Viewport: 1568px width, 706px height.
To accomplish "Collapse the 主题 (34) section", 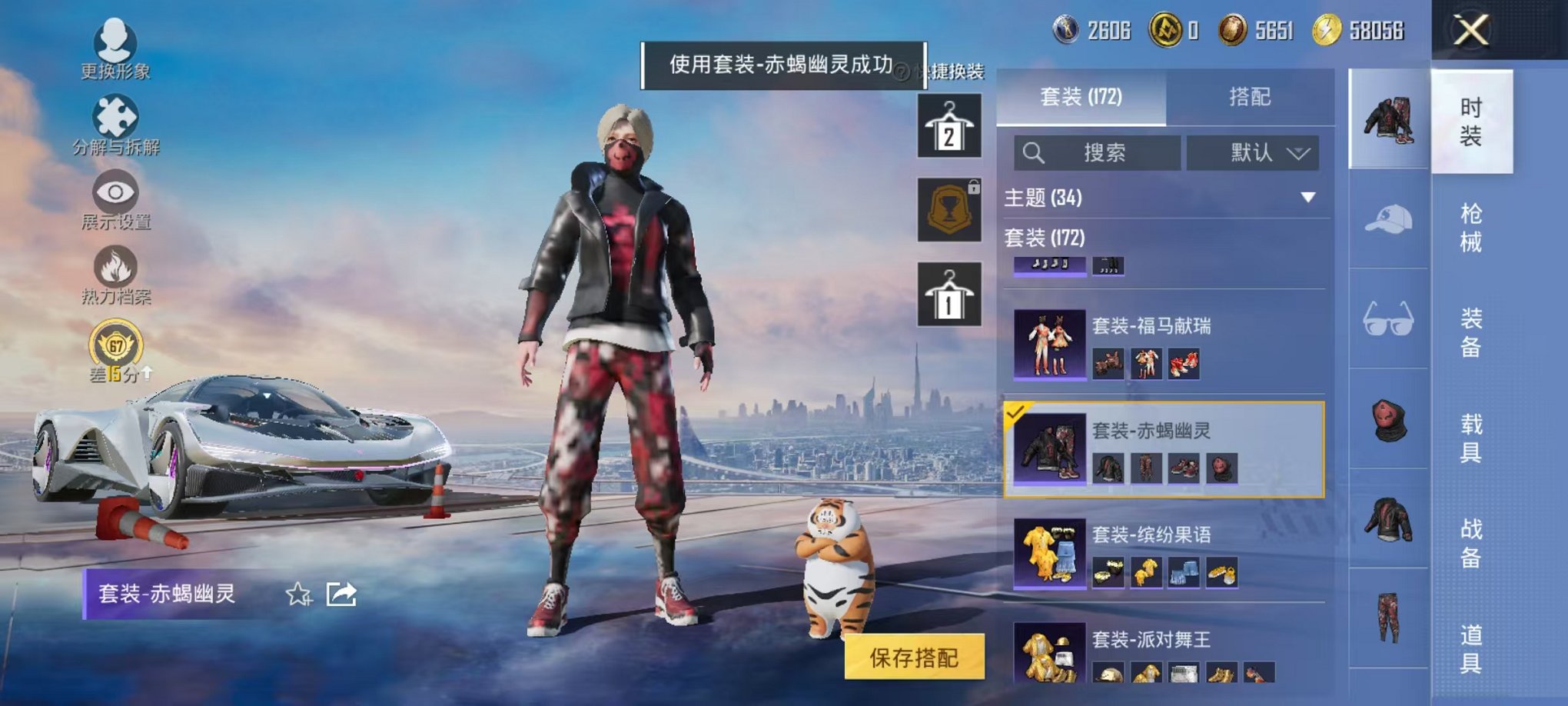I will pos(1310,197).
